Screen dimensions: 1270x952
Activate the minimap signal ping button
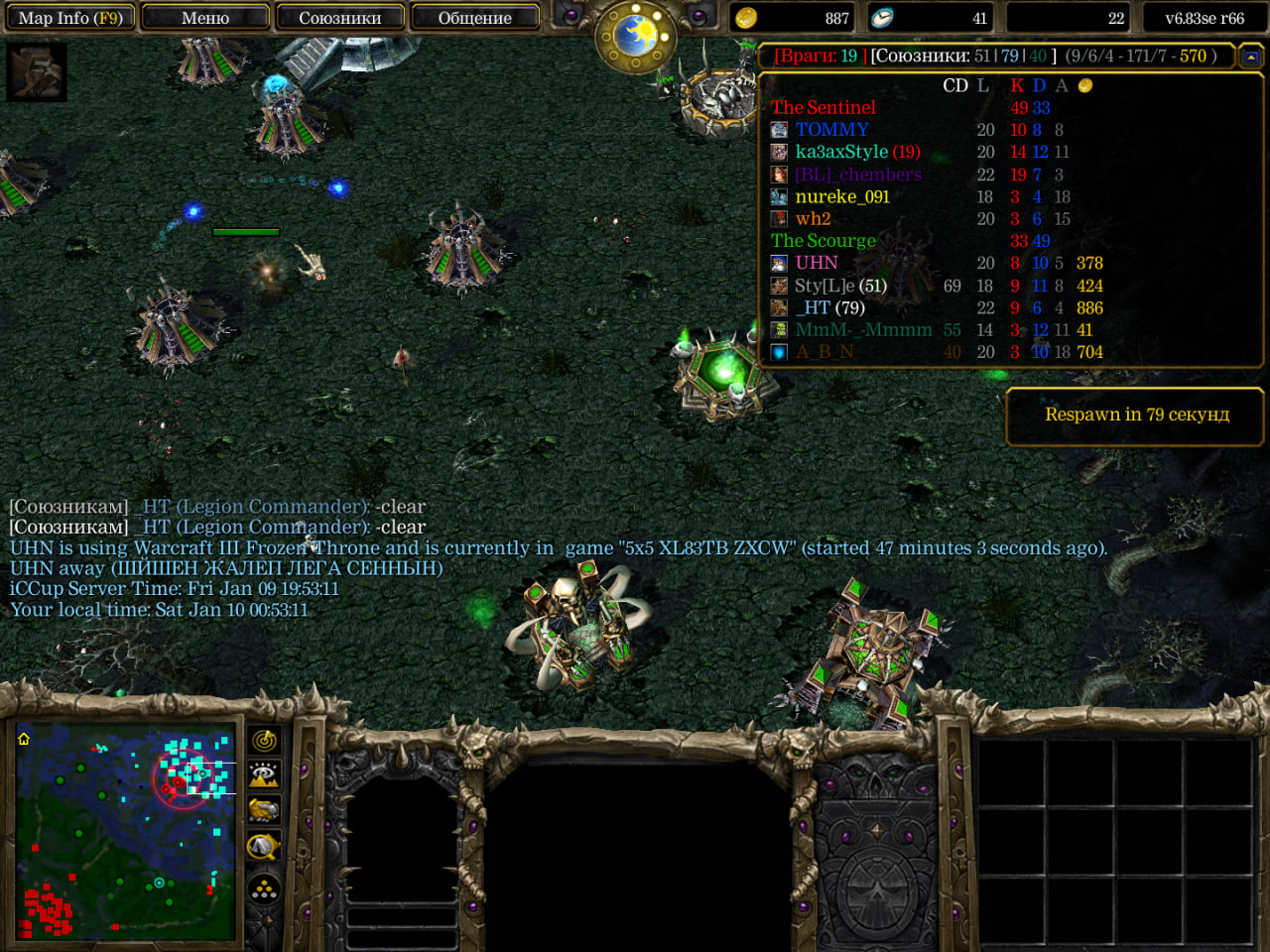[x=264, y=741]
